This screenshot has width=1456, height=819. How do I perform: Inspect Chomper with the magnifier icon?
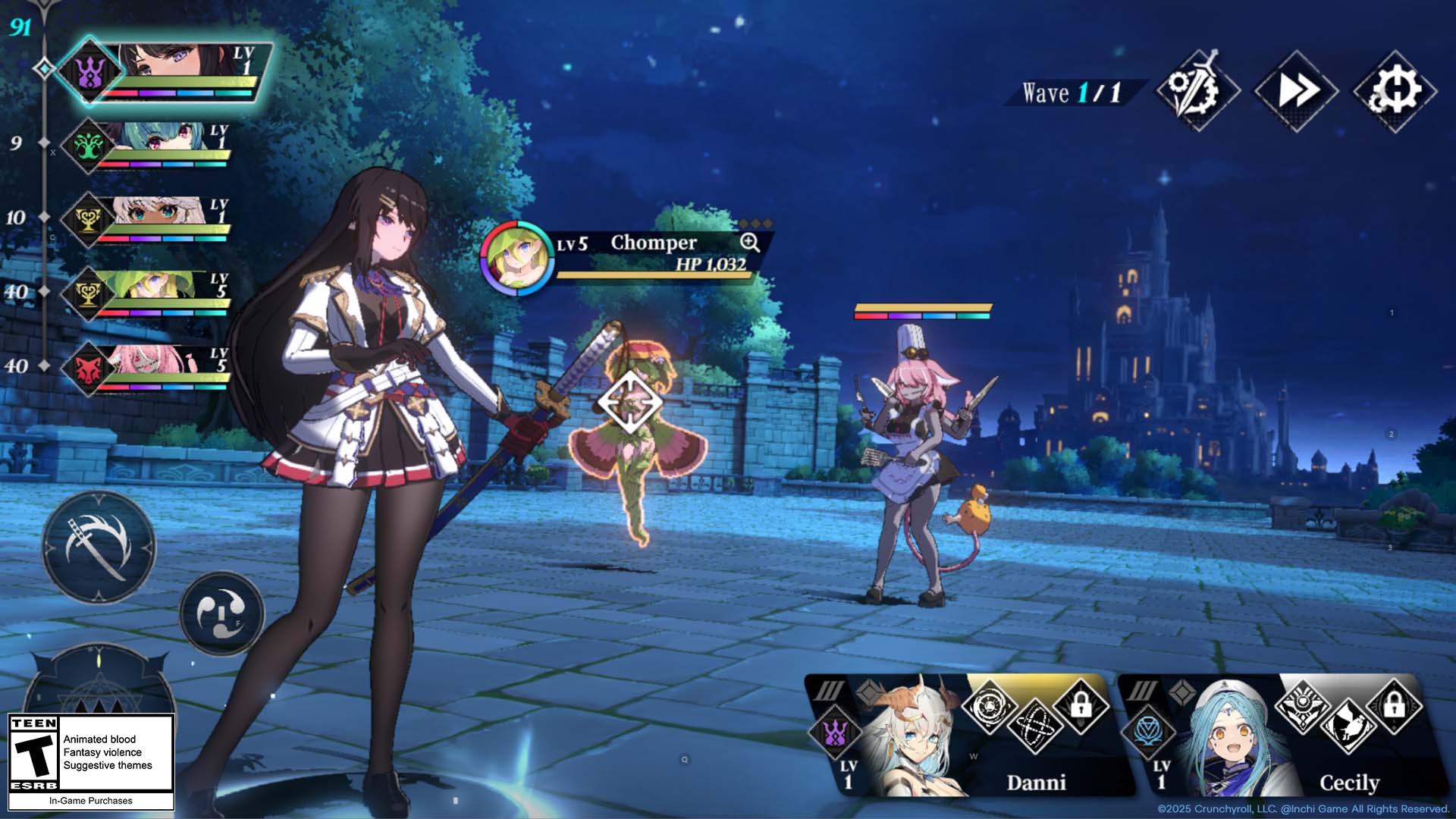tap(749, 242)
